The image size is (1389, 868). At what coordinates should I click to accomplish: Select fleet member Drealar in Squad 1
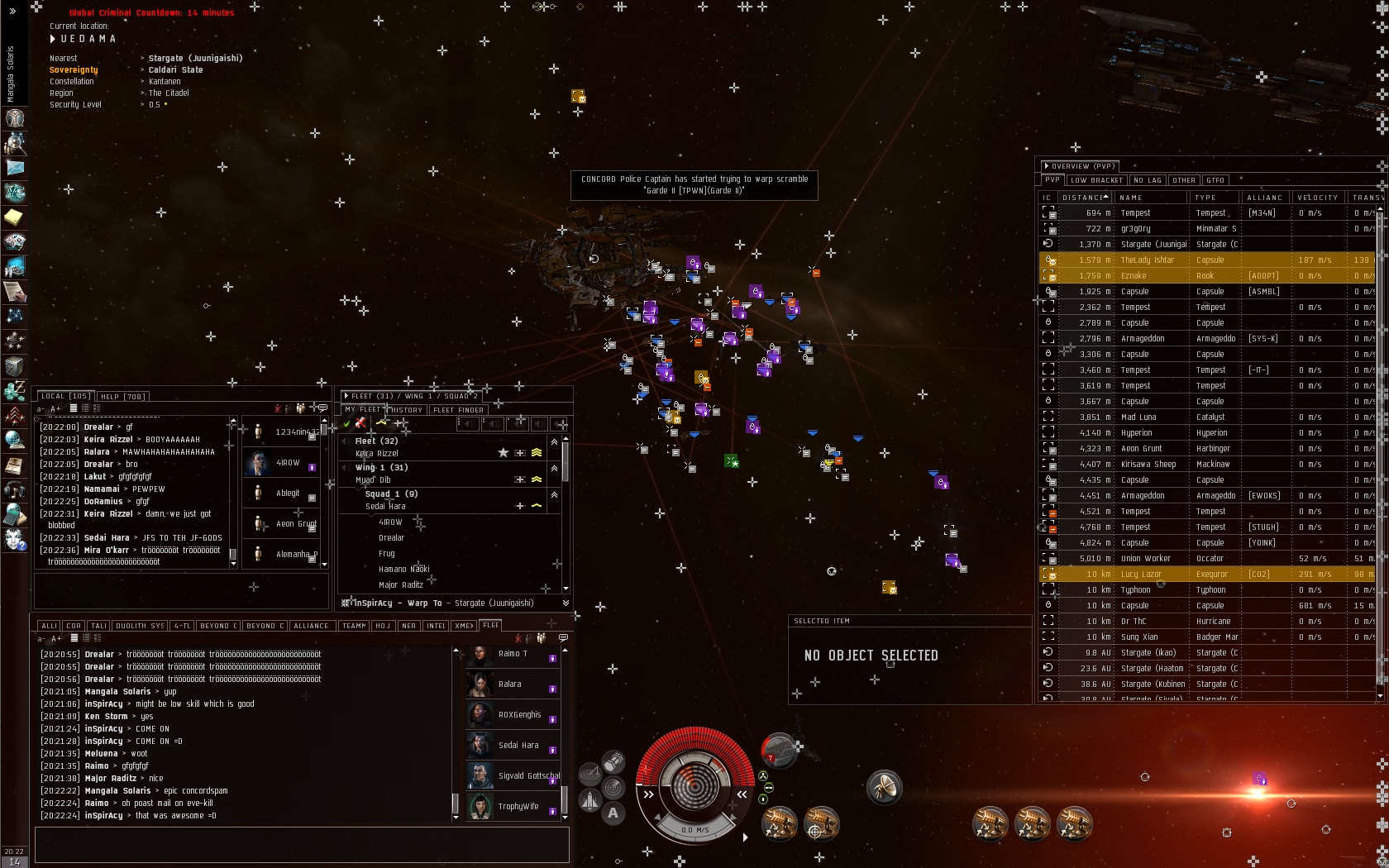click(391, 538)
